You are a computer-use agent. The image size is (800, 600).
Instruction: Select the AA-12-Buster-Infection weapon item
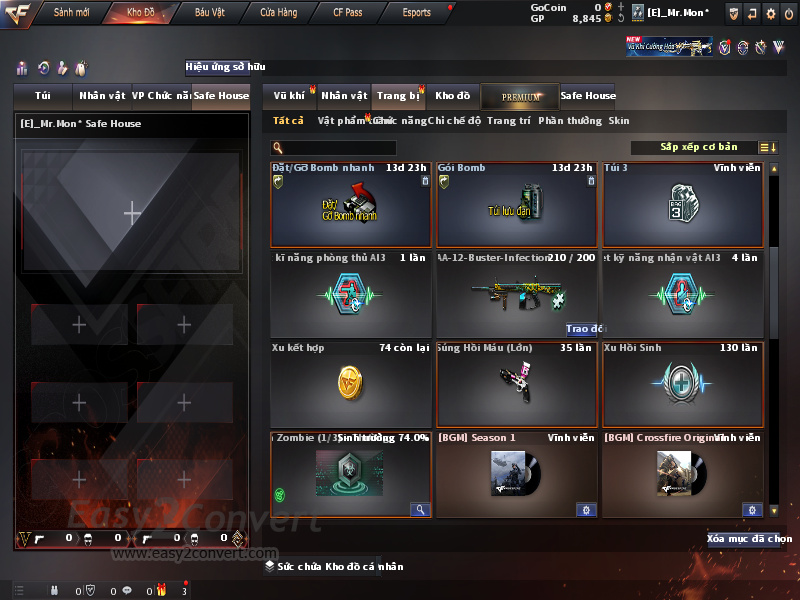coord(517,294)
